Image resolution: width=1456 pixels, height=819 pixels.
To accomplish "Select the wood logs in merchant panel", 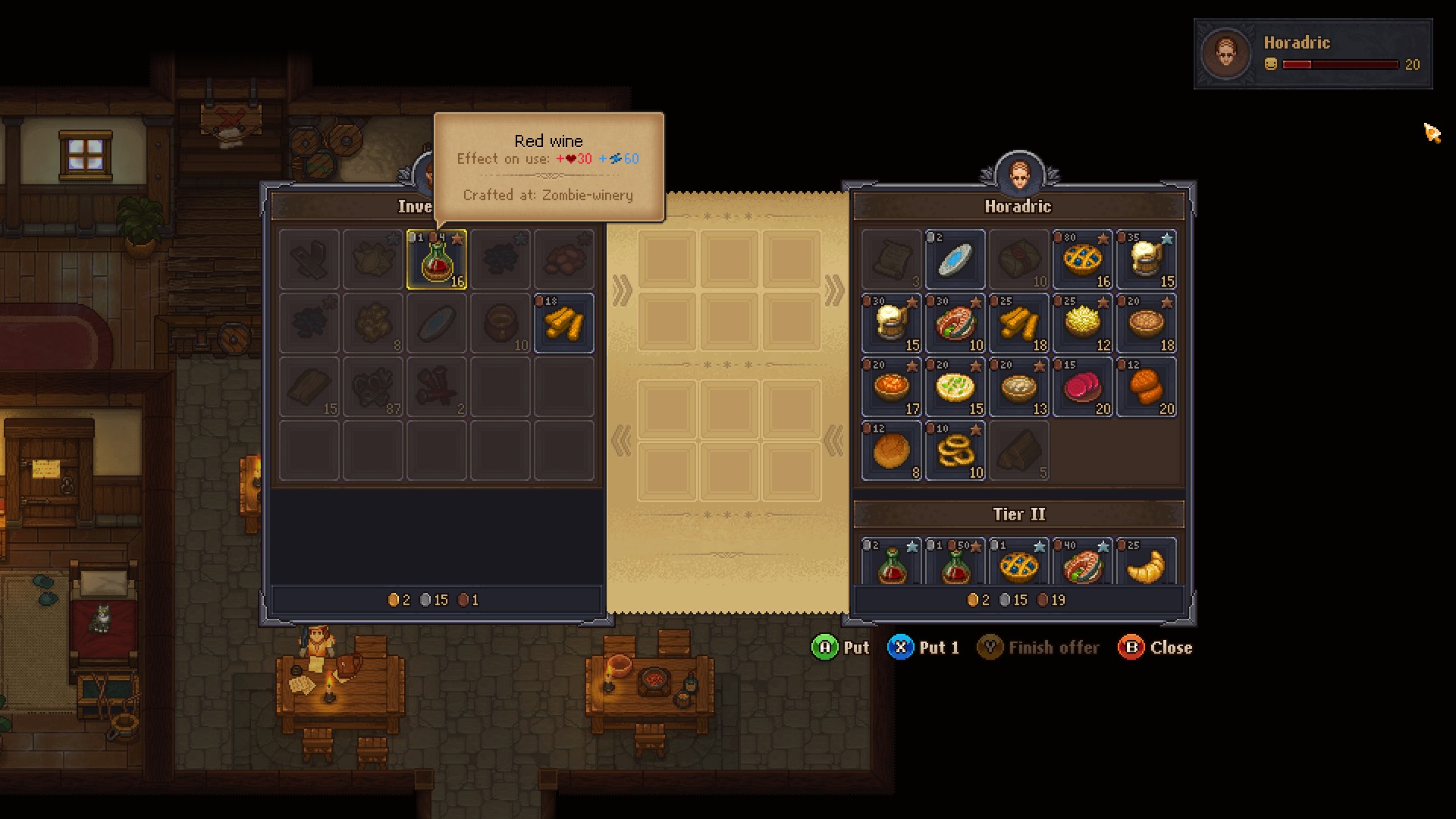I will pos(1018,450).
